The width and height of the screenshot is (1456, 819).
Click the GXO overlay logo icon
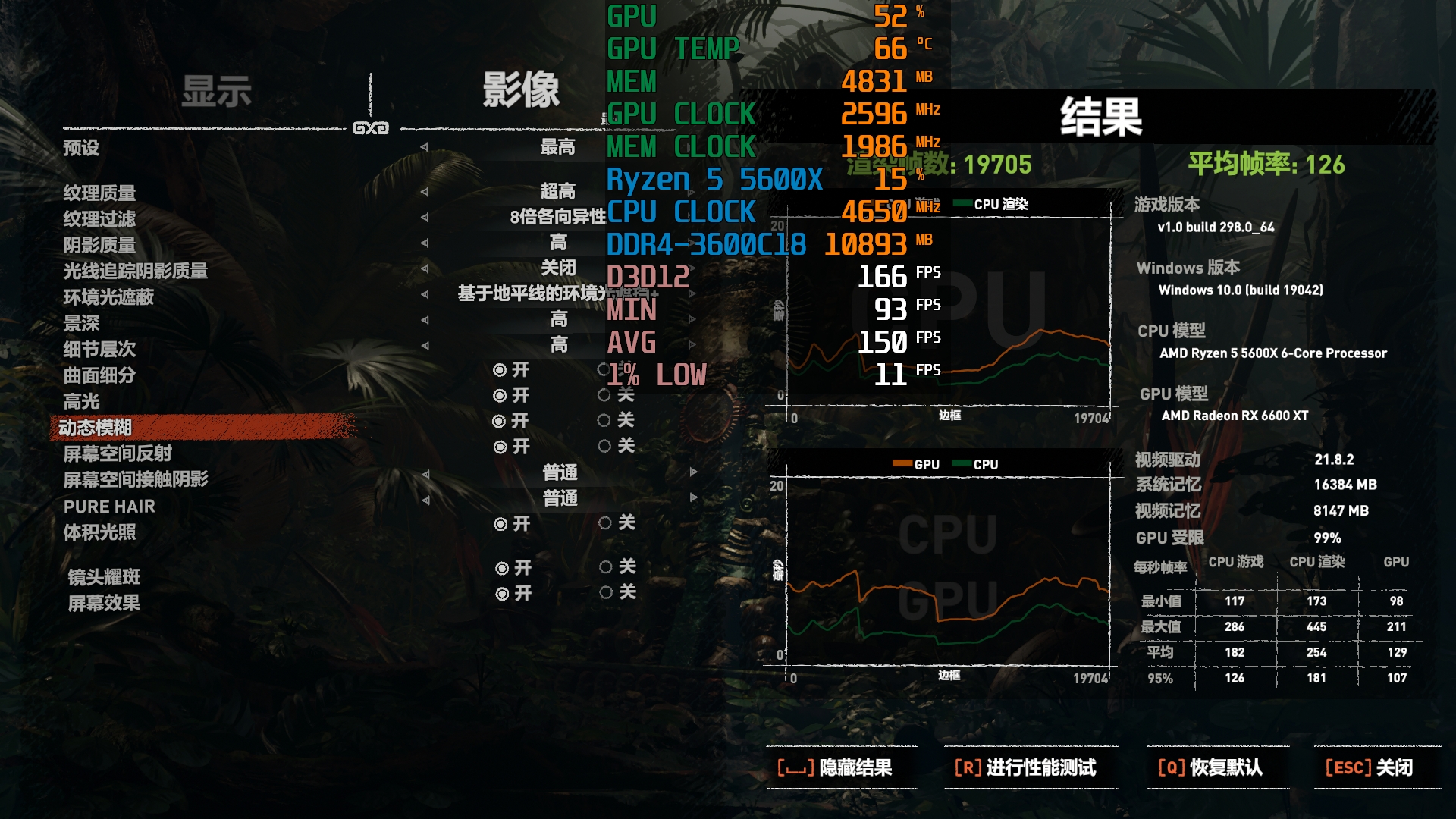pyautogui.click(x=371, y=128)
